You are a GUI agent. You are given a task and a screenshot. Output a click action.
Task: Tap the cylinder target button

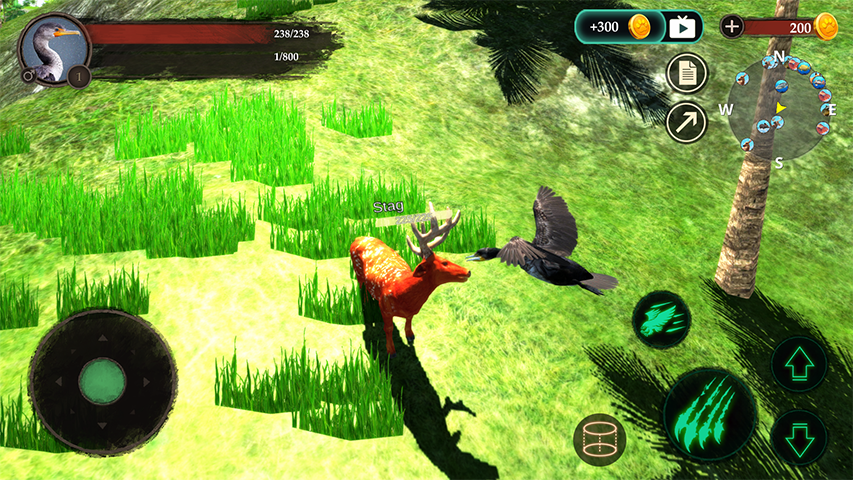pos(599,439)
